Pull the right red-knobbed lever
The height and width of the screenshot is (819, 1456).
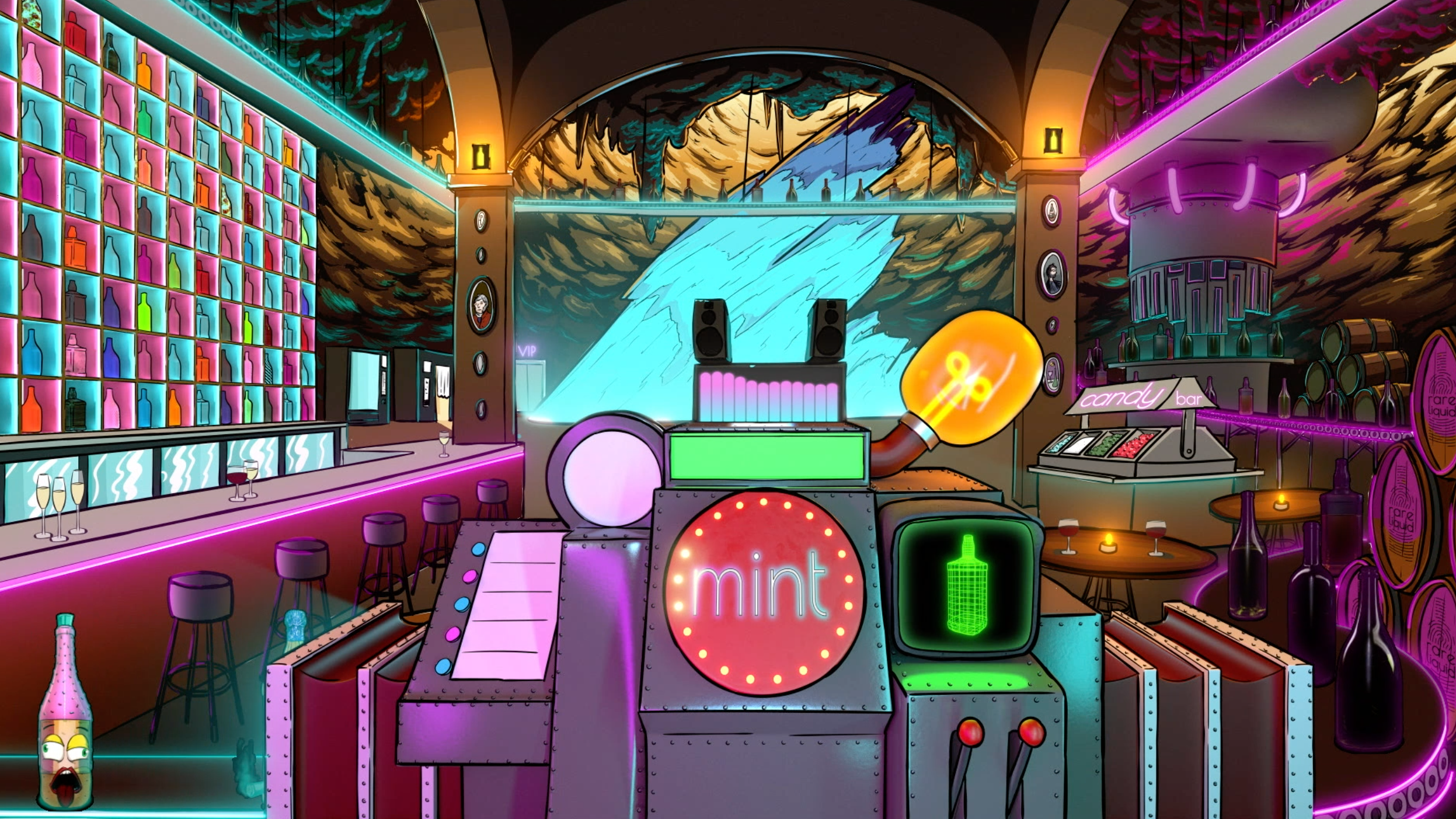1030,733
